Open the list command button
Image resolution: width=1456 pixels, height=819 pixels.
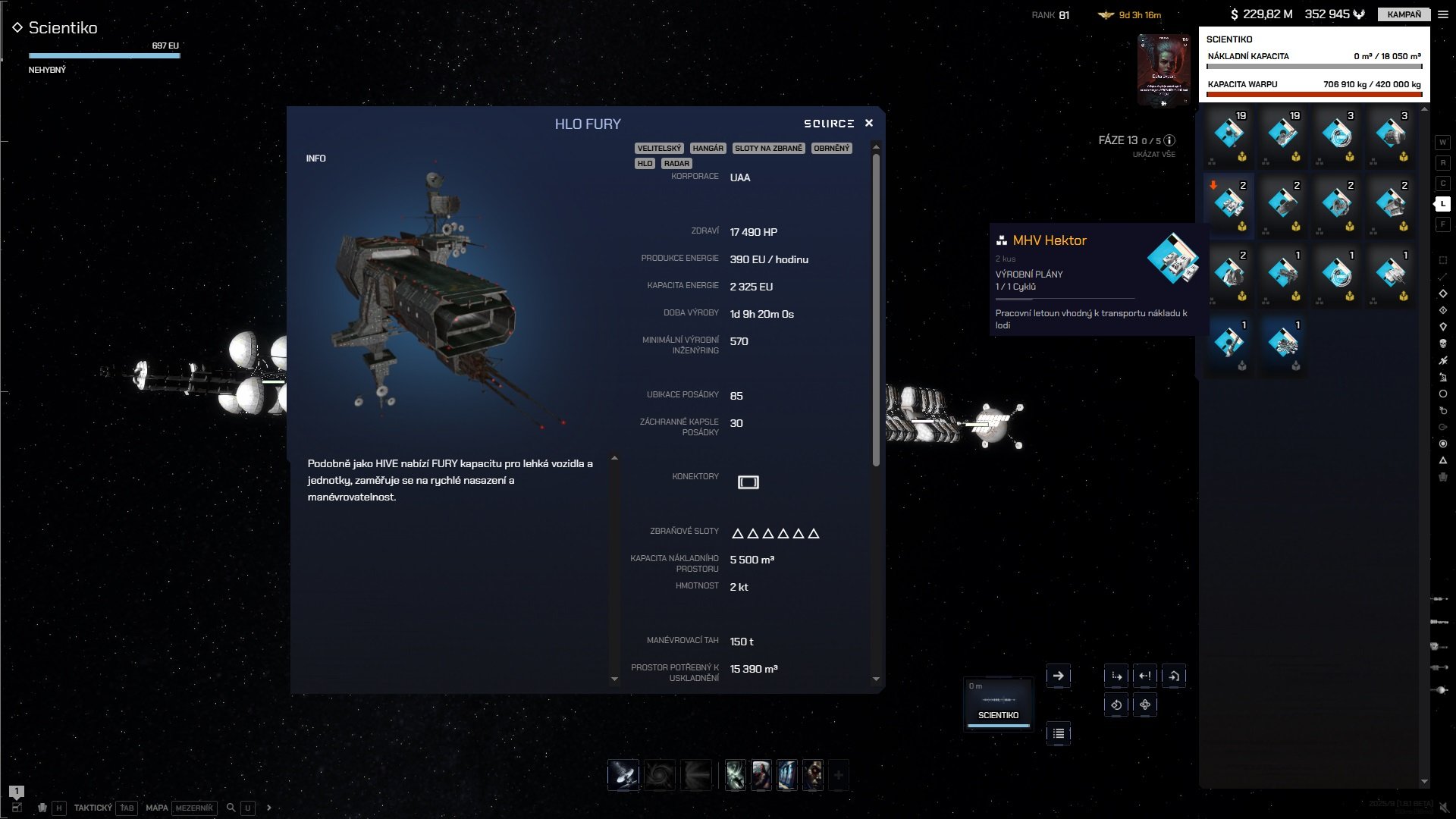coord(1058,733)
